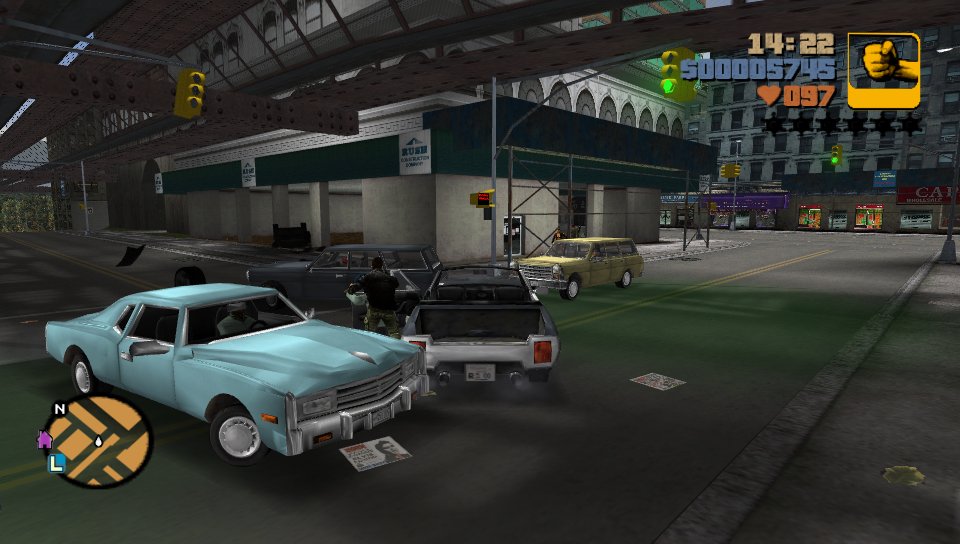Viewport: 960px width, 544px height.
Task: Open the circular radar minimap
Action: coord(100,441)
